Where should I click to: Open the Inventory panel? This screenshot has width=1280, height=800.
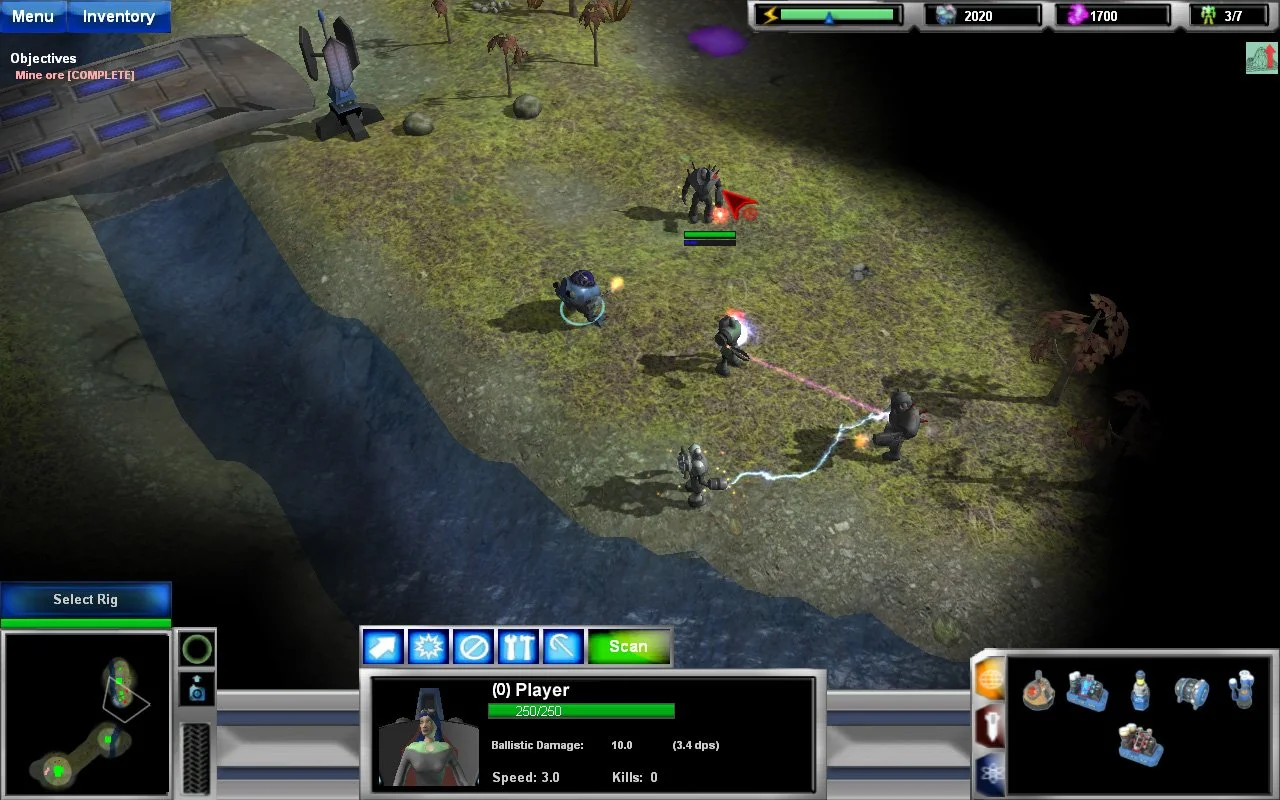pos(118,16)
